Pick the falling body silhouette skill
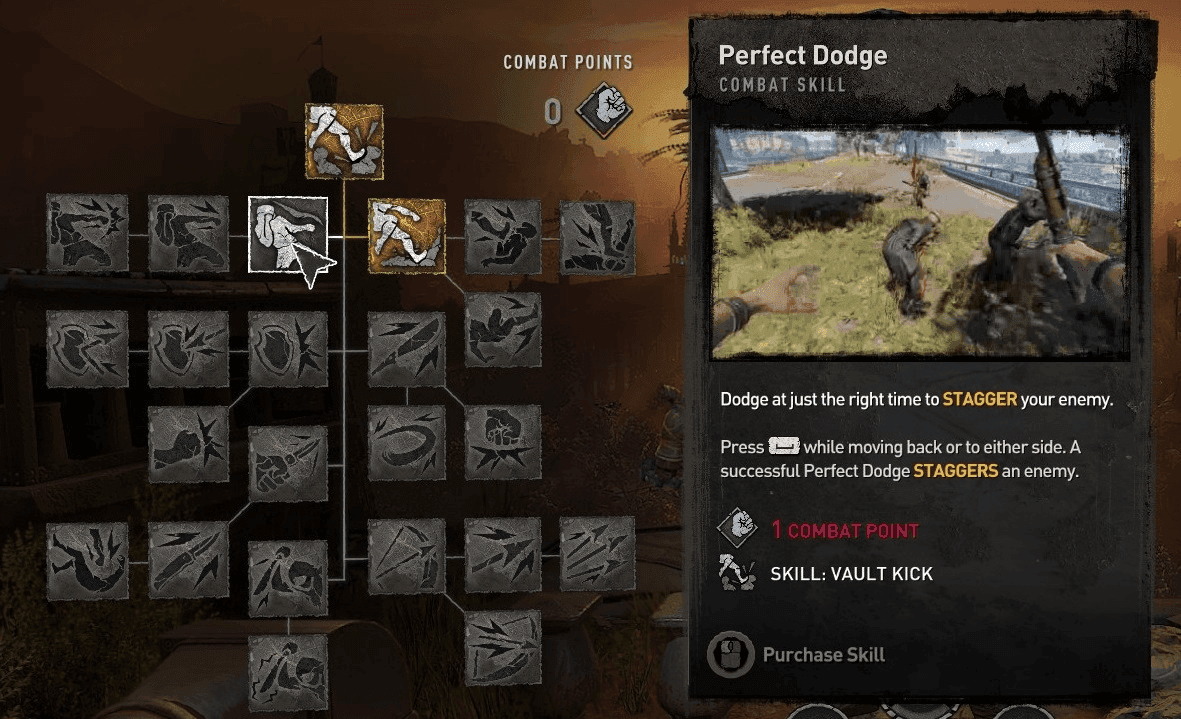 (87, 560)
